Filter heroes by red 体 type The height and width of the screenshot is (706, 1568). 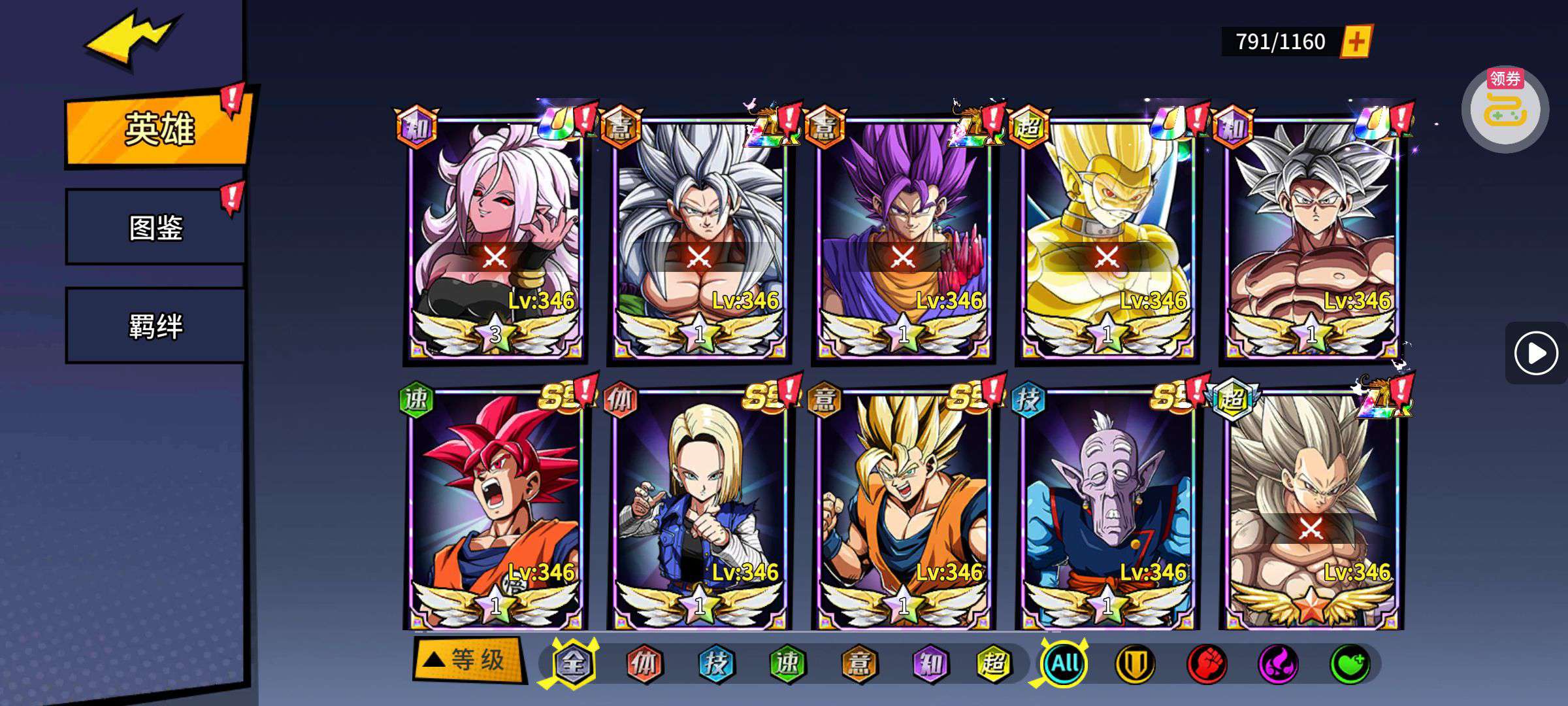tap(644, 664)
